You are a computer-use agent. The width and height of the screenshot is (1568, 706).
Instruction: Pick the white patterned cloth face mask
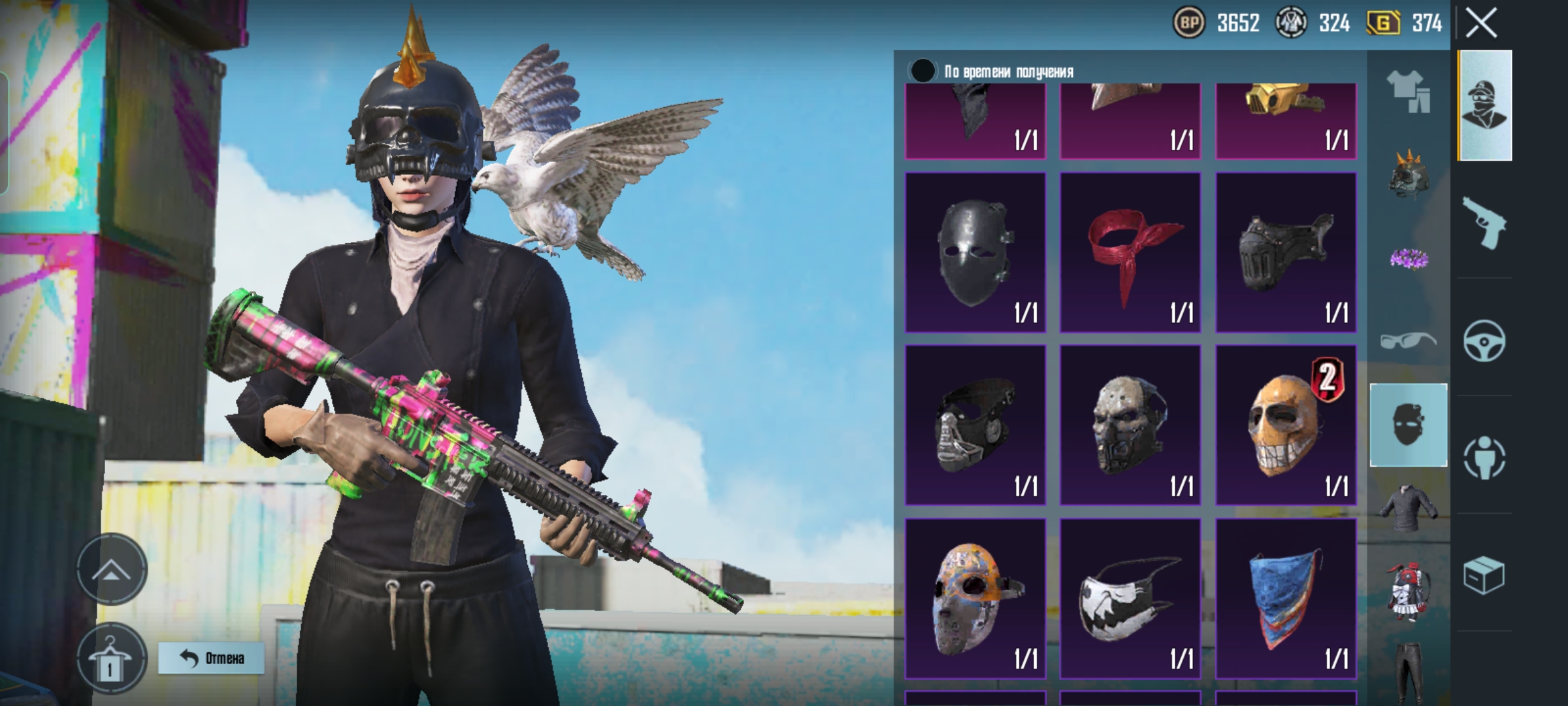click(x=1130, y=598)
